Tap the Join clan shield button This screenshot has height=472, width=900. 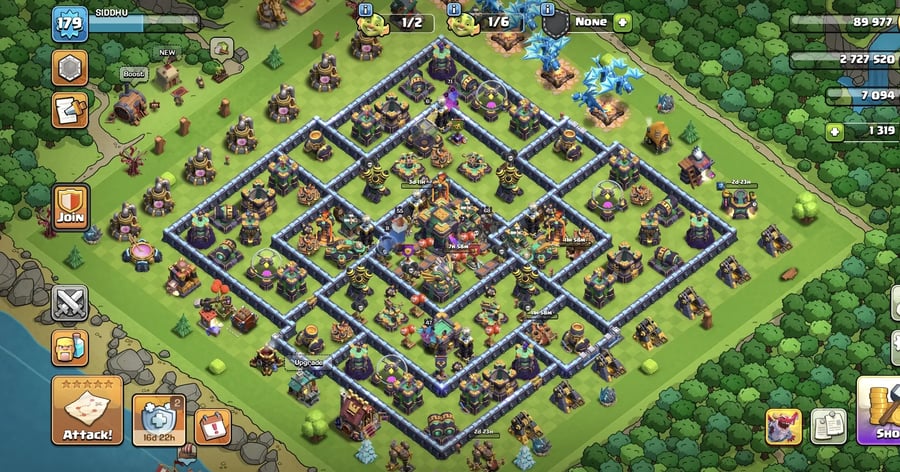69,205
